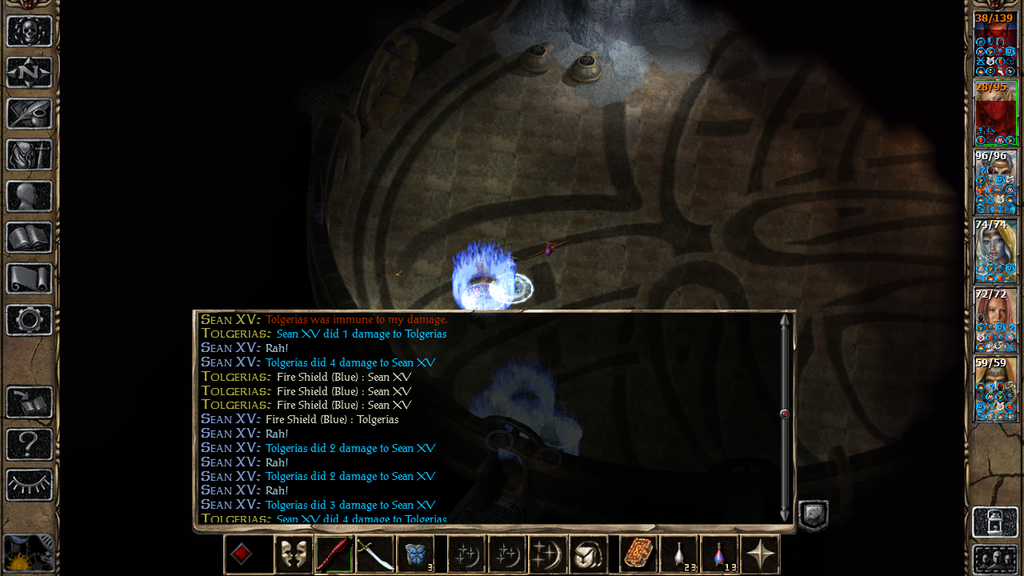This screenshot has height=576, width=1024.
Task: Open the journal quill button
Action: [x=29, y=113]
